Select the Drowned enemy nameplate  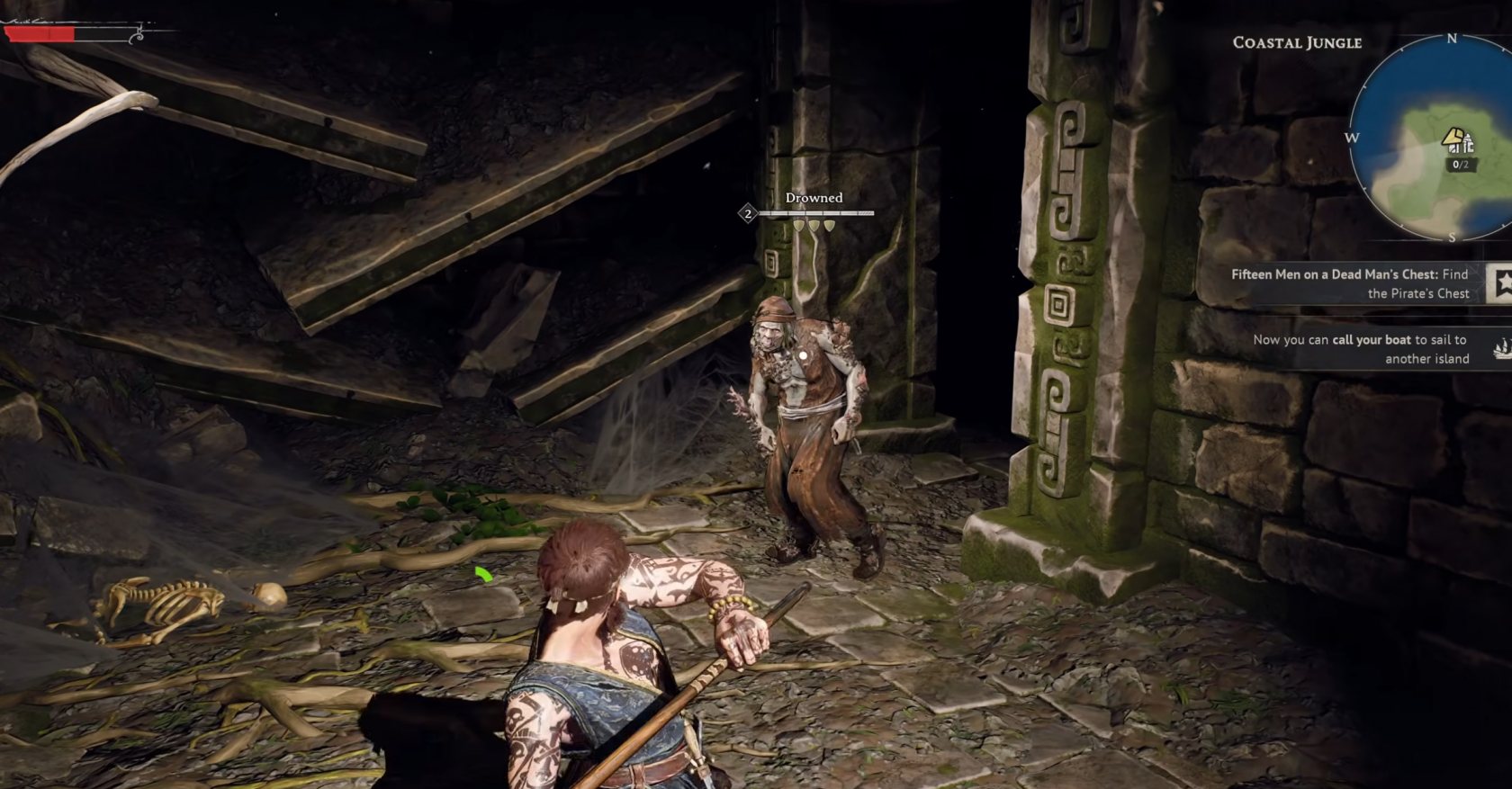pos(814,196)
